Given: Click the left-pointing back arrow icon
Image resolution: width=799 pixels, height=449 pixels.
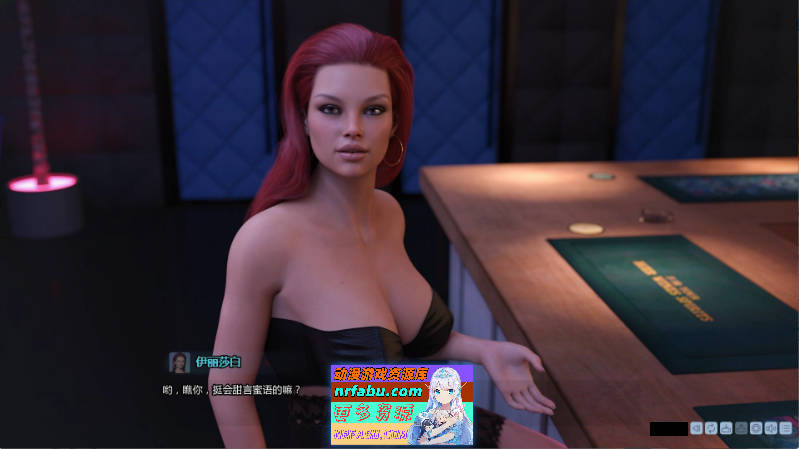Looking at the screenshot, I should tap(696, 428).
